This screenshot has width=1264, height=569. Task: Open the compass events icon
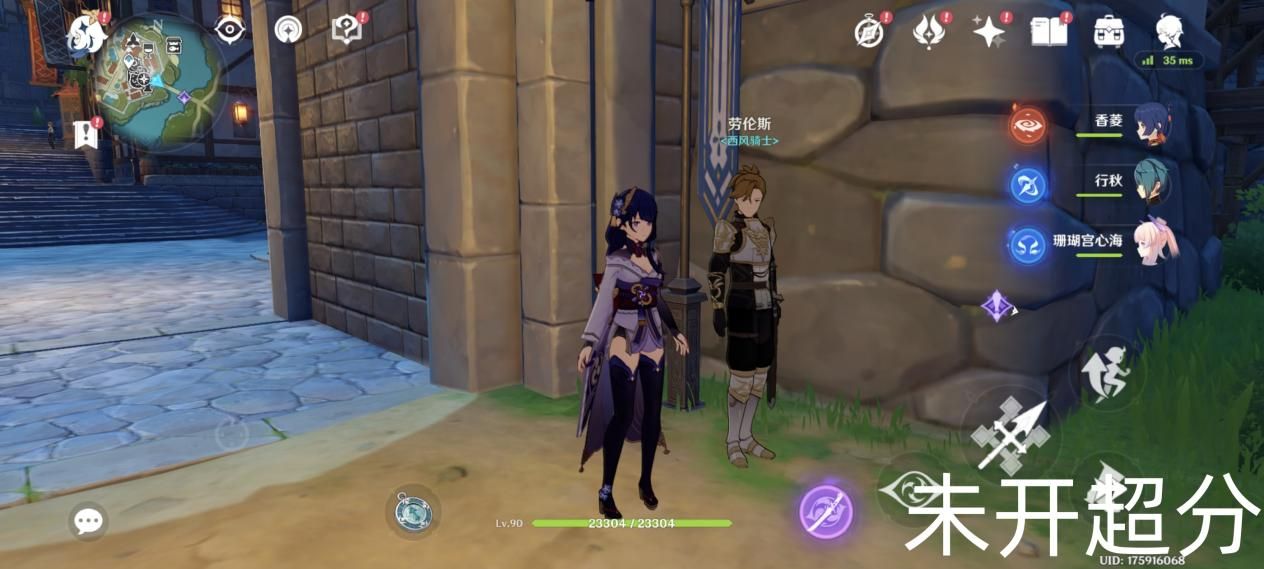click(x=870, y=32)
